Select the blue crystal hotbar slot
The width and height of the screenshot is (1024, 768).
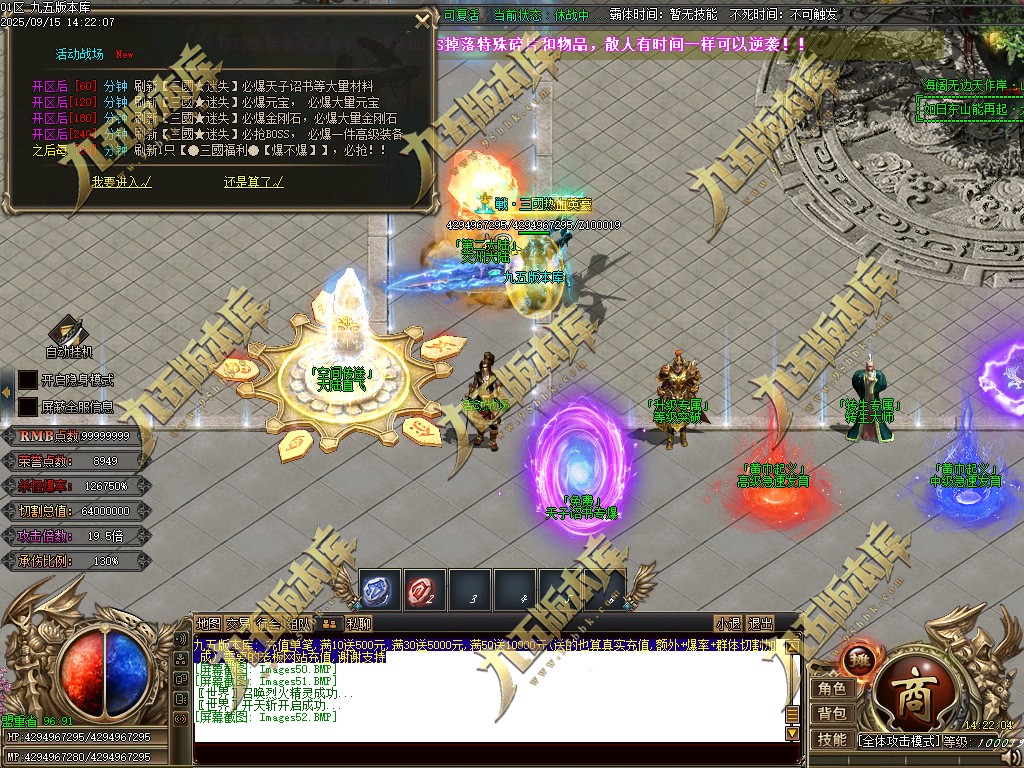pyautogui.click(x=380, y=589)
